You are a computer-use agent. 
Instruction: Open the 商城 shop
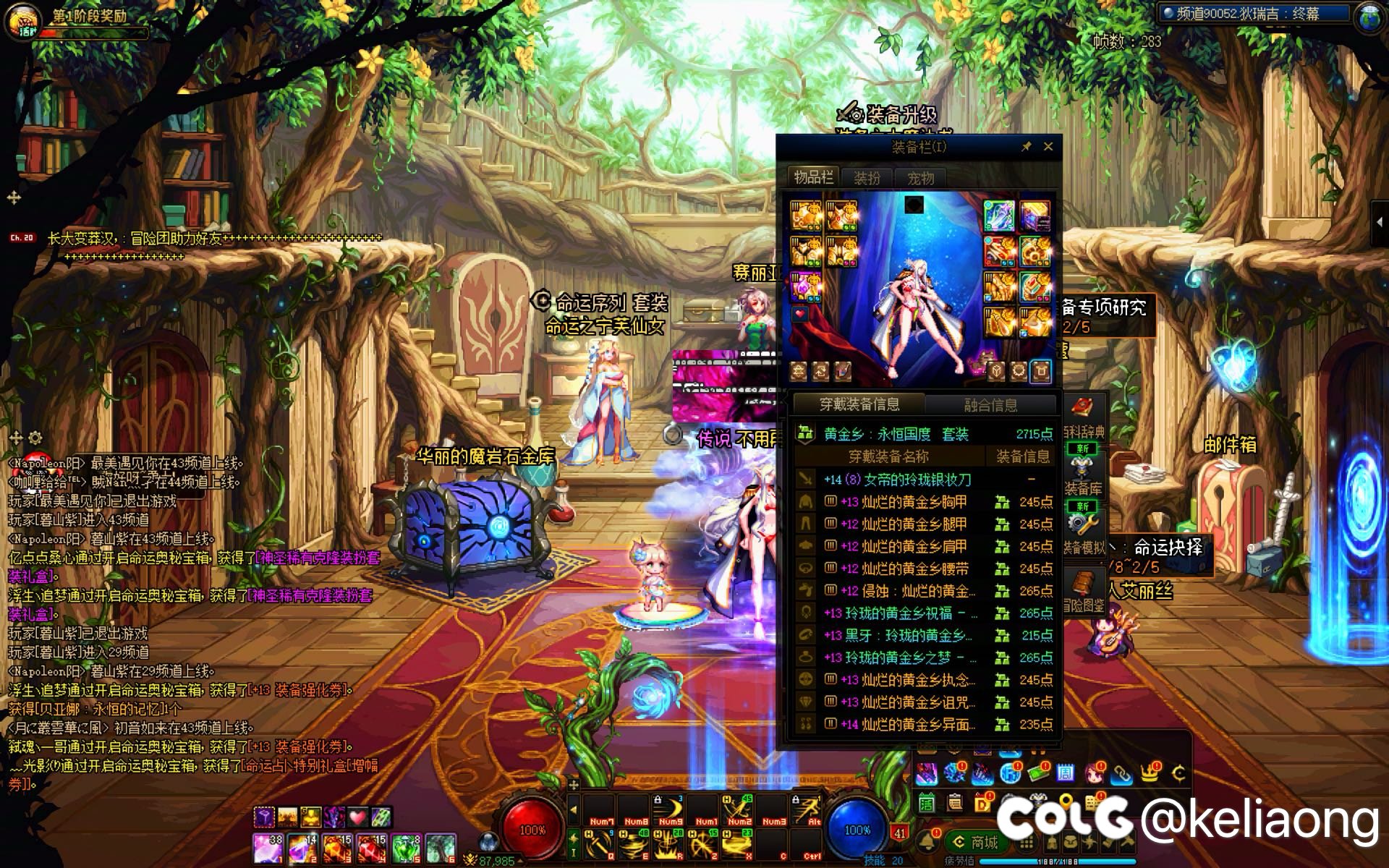(977, 842)
